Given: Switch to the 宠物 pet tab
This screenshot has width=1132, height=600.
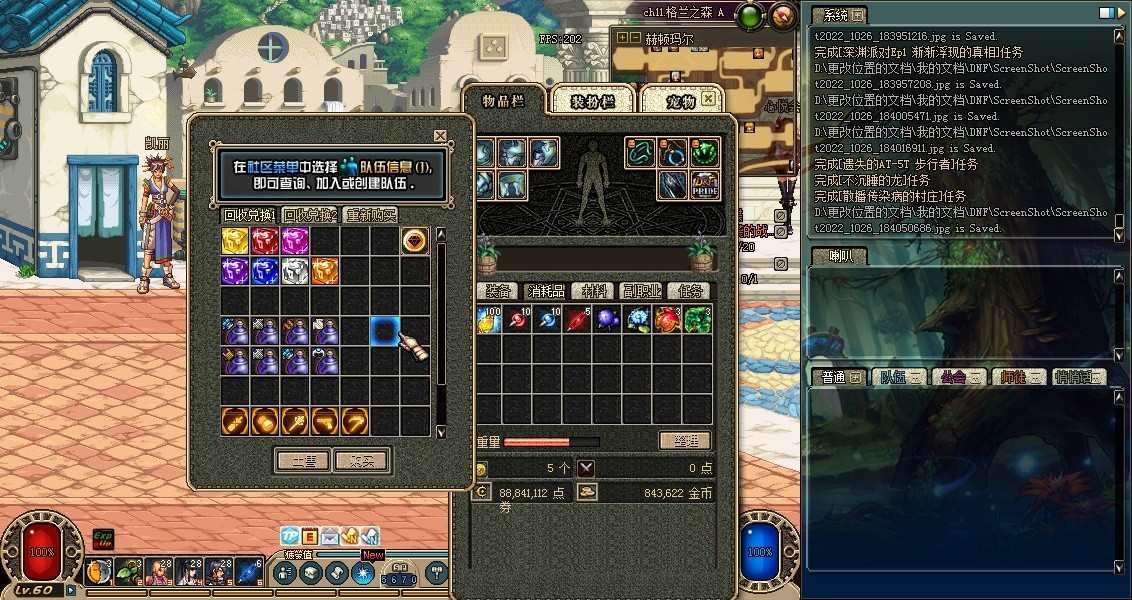Looking at the screenshot, I should coord(680,101).
